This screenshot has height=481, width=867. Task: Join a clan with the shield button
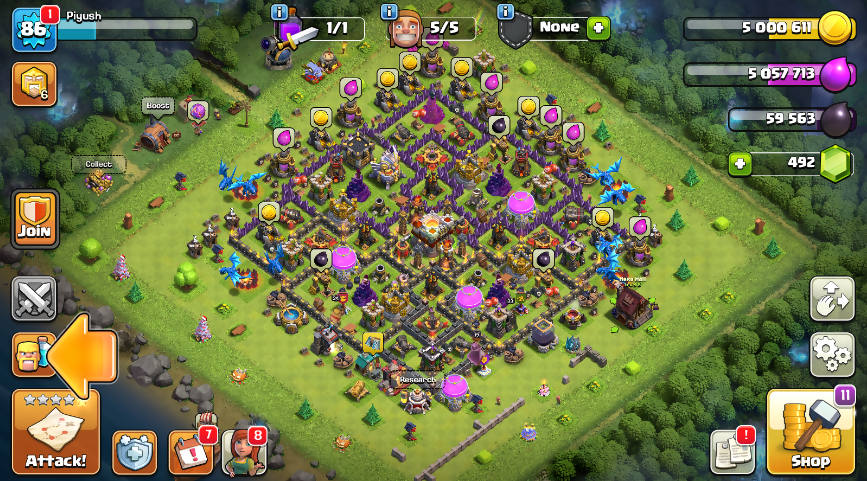click(x=35, y=219)
